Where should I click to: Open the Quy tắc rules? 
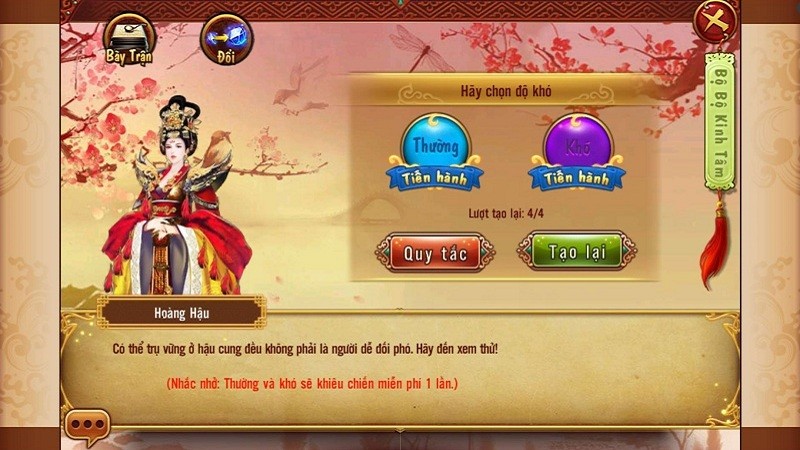point(435,252)
